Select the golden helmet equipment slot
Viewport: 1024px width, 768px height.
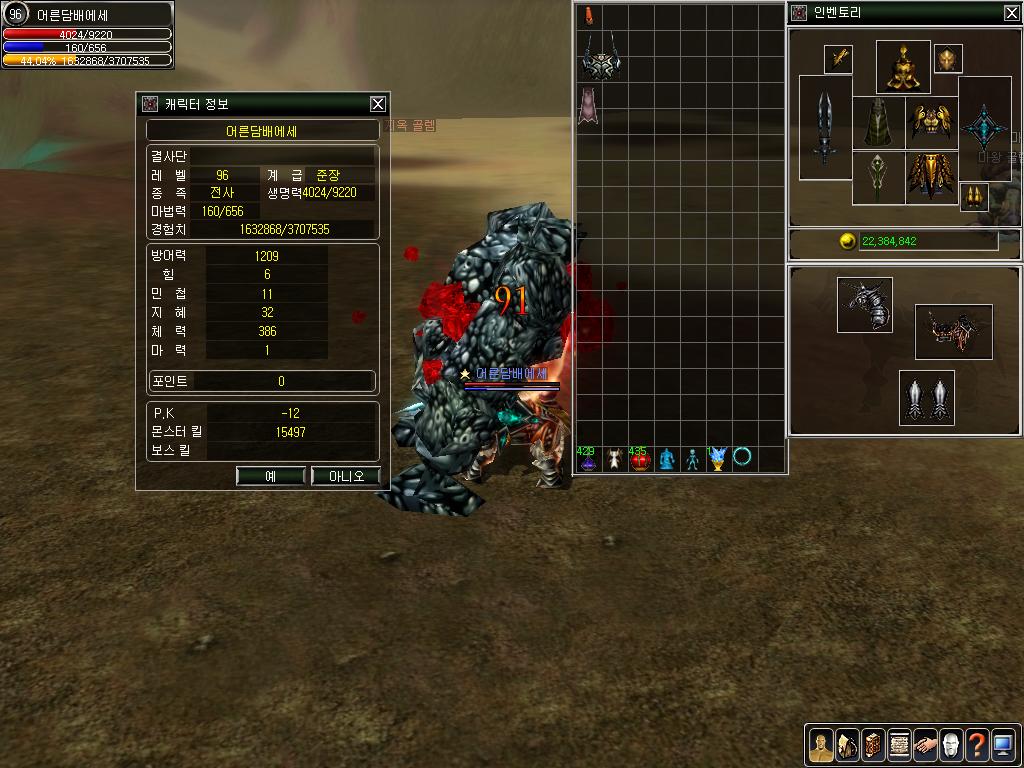[903, 67]
